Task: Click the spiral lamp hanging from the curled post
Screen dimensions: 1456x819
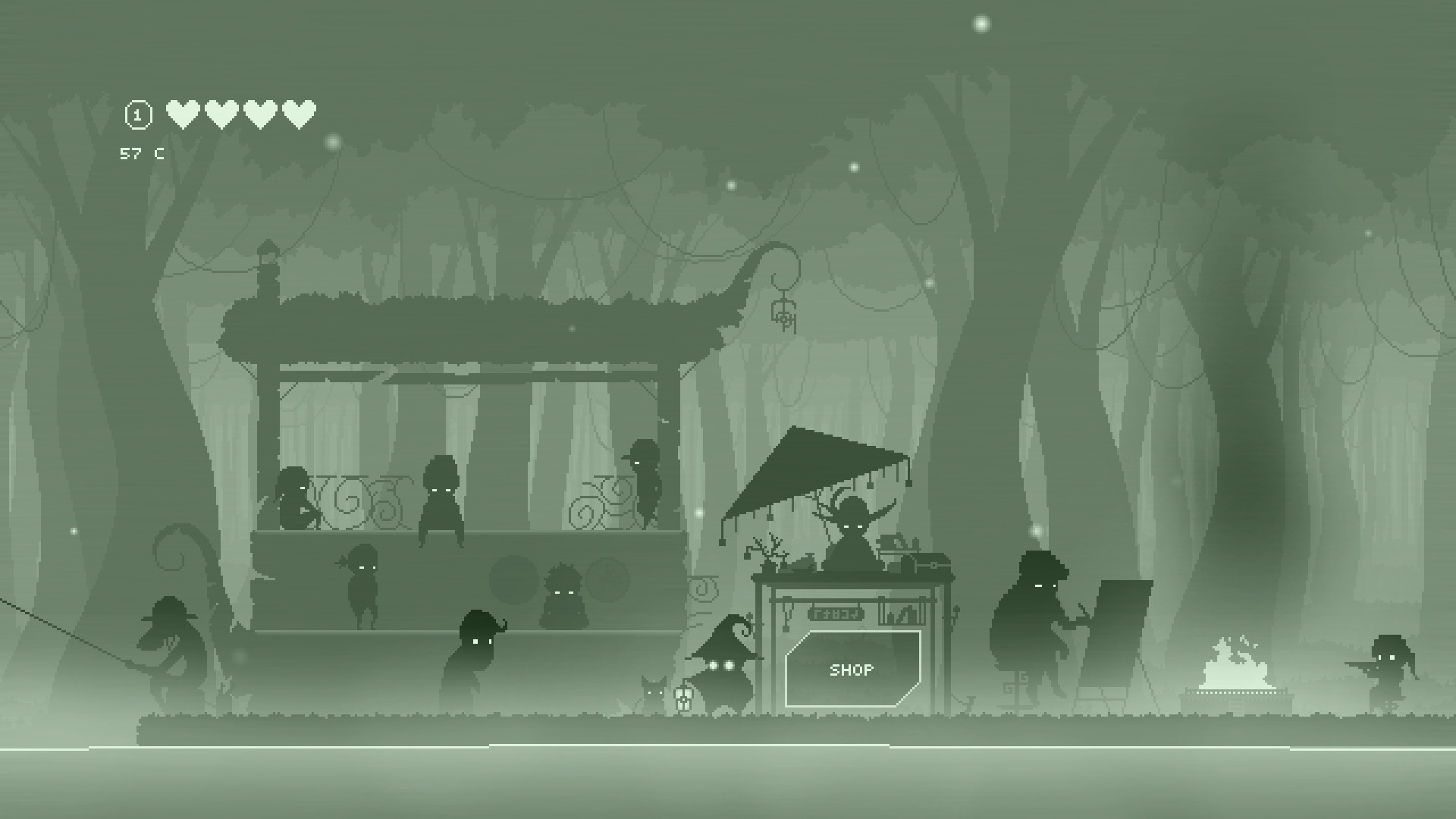Action: click(x=783, y=317)
